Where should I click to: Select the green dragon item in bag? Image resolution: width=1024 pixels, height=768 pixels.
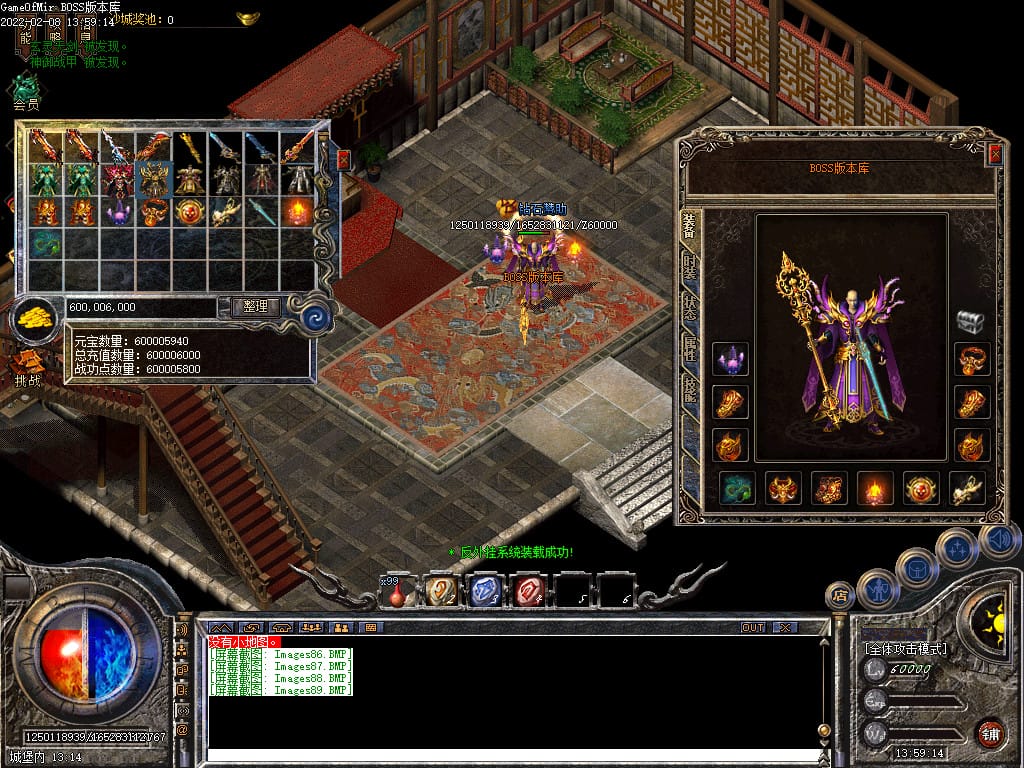tap(45, 243)
